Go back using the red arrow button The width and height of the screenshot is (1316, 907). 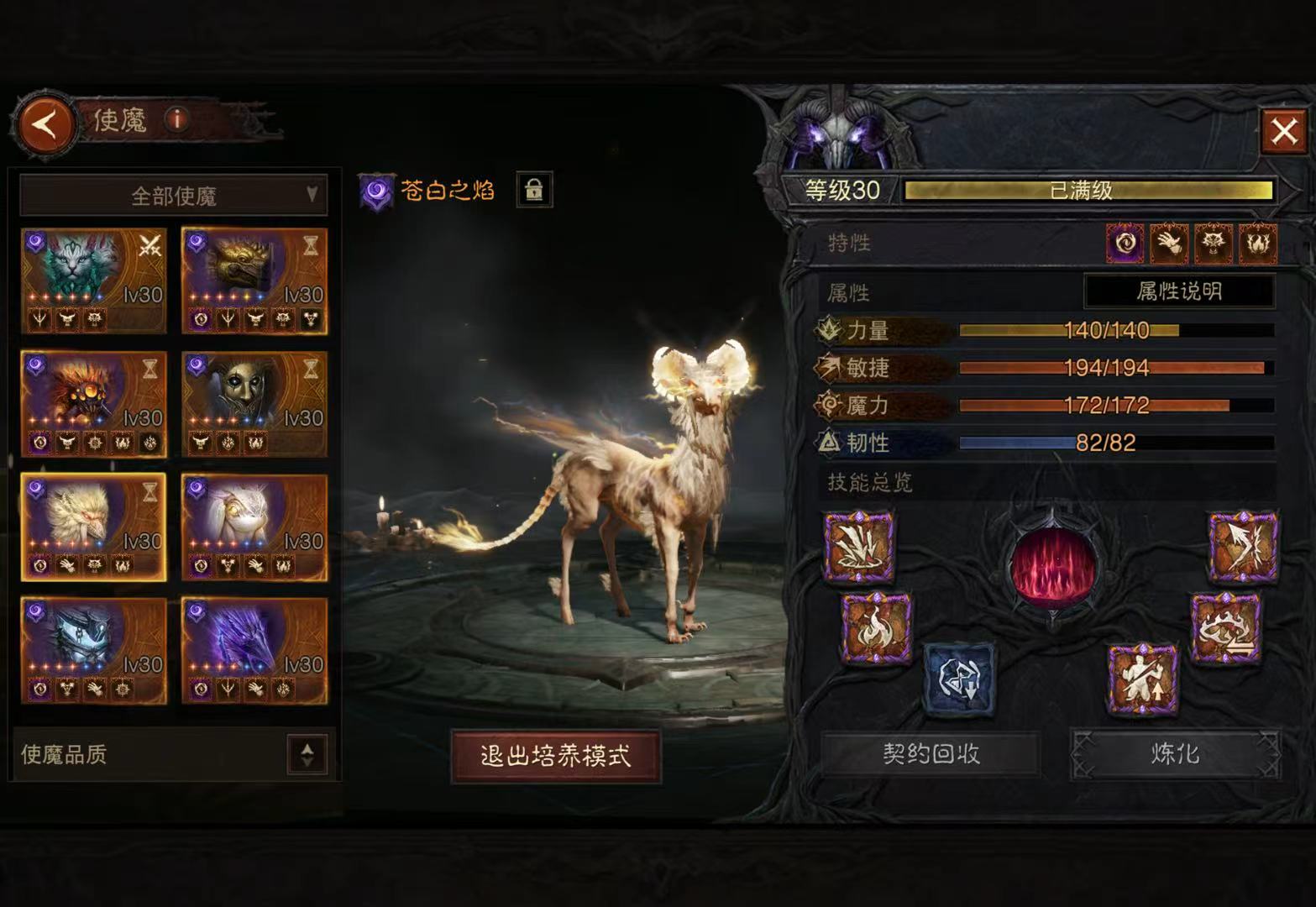coord(45,126)
